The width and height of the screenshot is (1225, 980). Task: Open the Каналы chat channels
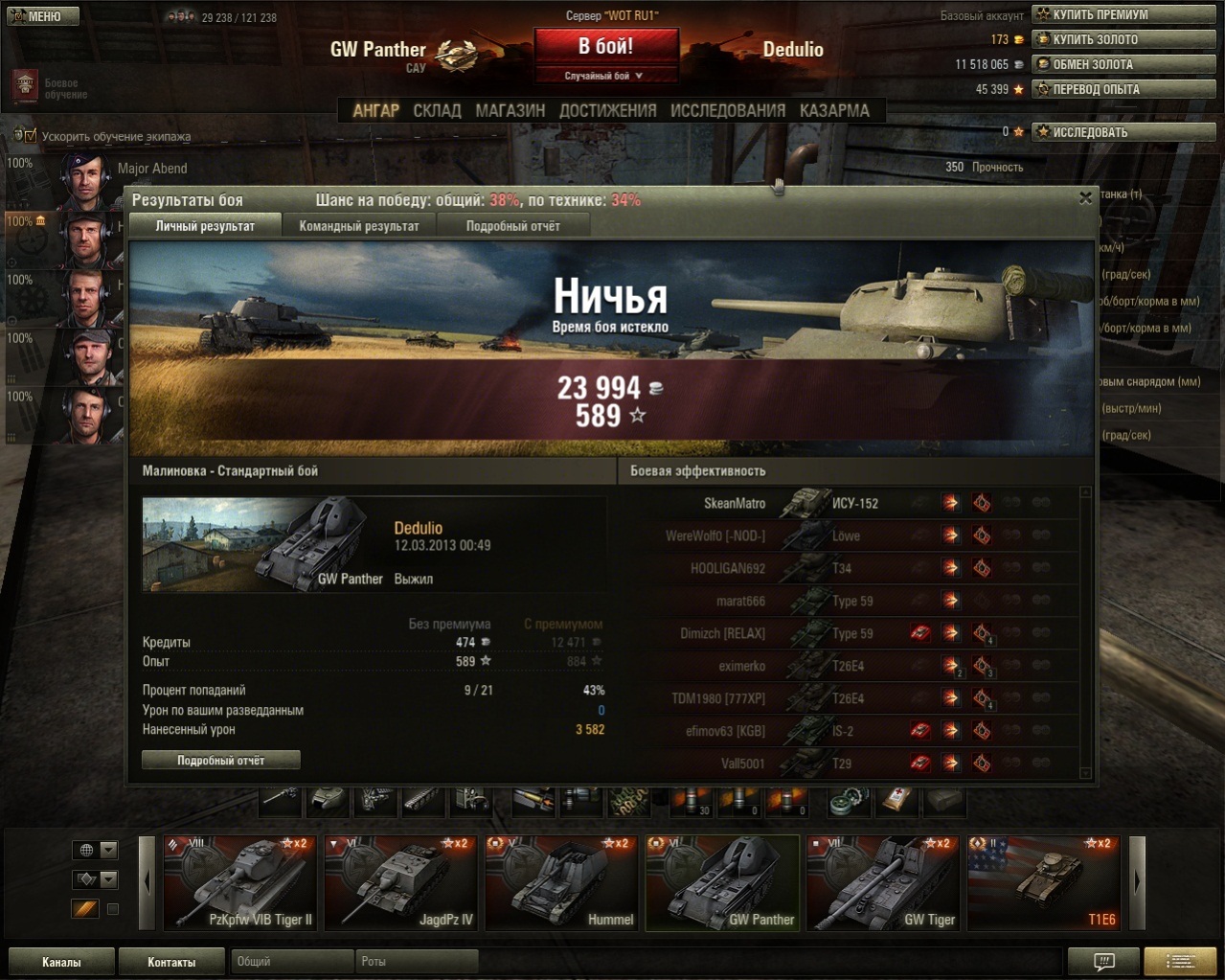coord(61,962)
